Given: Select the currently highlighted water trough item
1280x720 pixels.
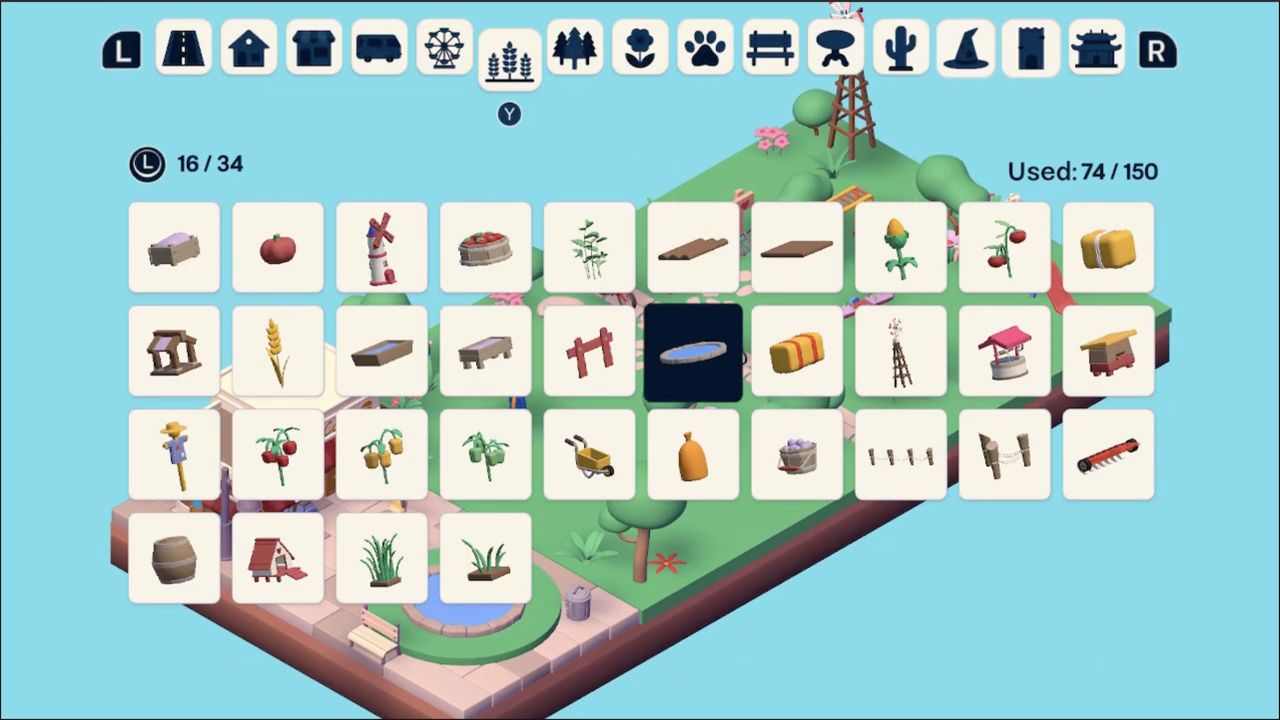Looking at the screenshot, I should 693,351.
